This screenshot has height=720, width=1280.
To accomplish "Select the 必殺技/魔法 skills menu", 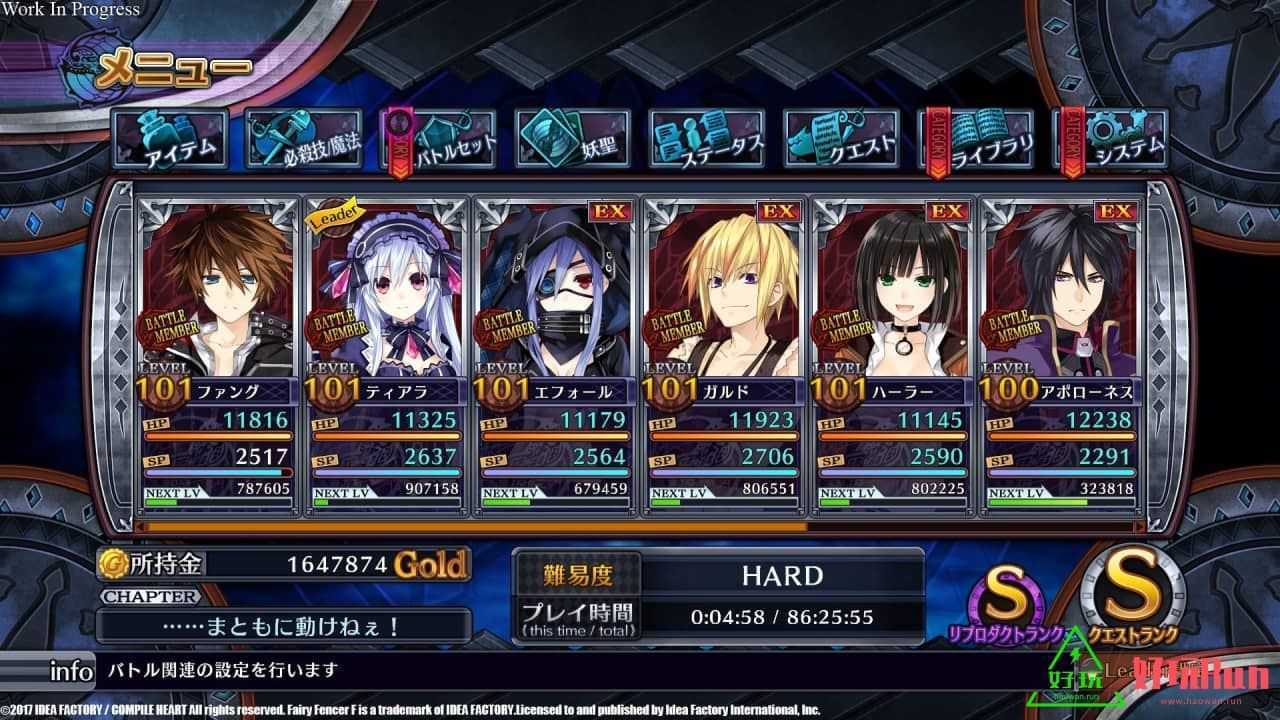I will tap(305, 139).
